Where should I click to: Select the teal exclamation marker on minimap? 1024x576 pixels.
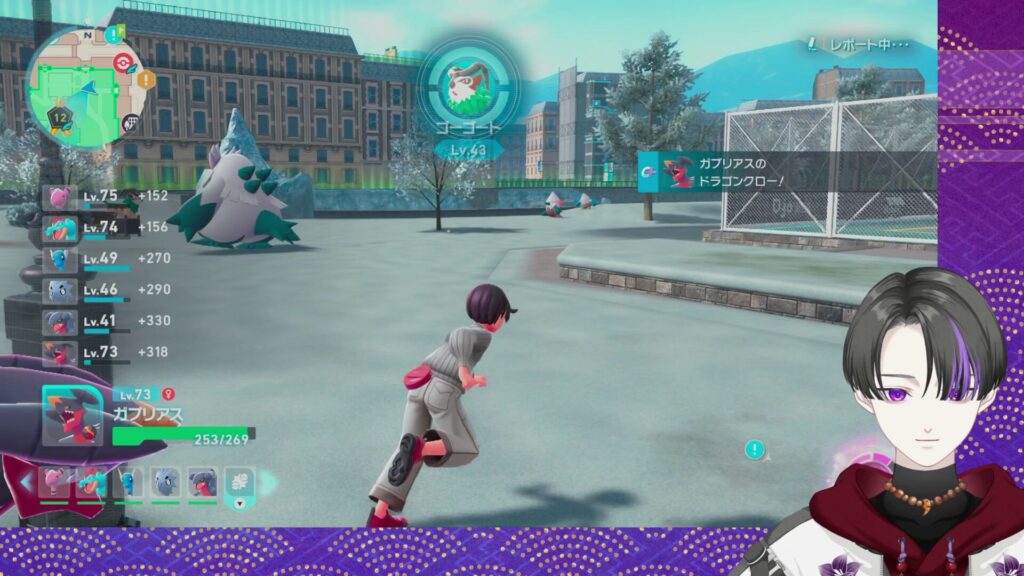(x=113, y=33)
